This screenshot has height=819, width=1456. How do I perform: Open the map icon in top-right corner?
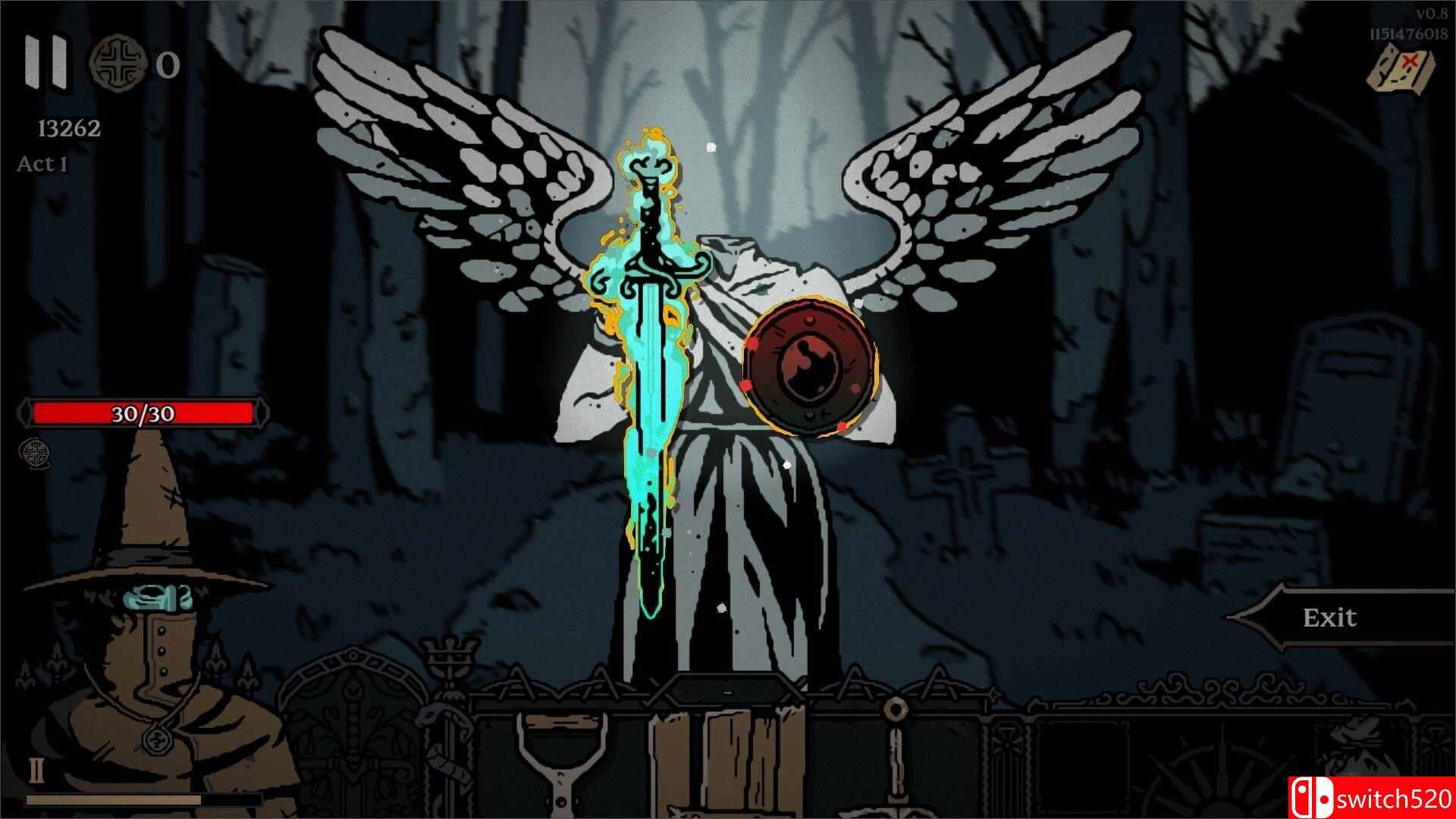pyautogui.click(x=1399, y=68)
